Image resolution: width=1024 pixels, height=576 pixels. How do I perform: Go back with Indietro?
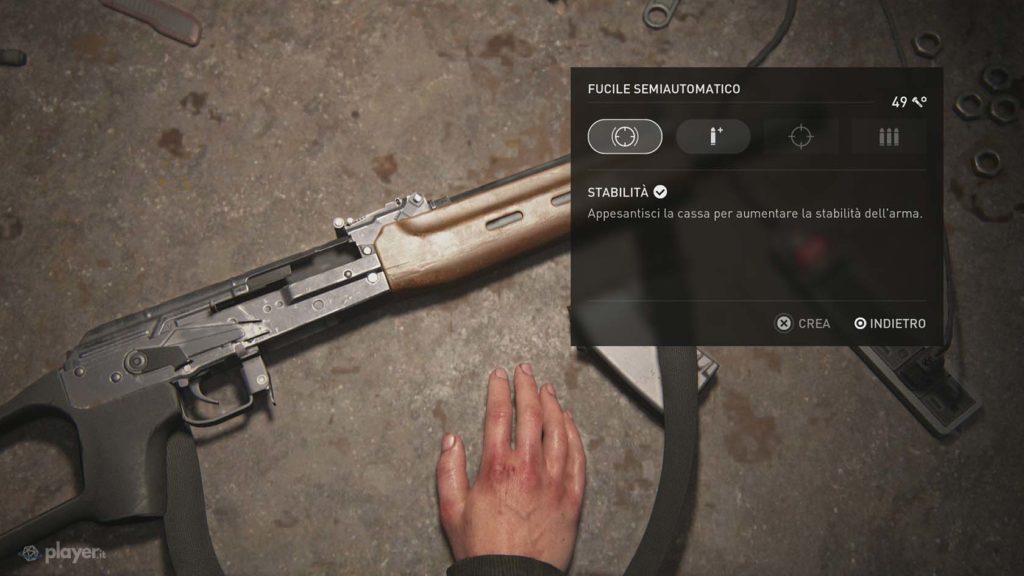pos(890,324)
